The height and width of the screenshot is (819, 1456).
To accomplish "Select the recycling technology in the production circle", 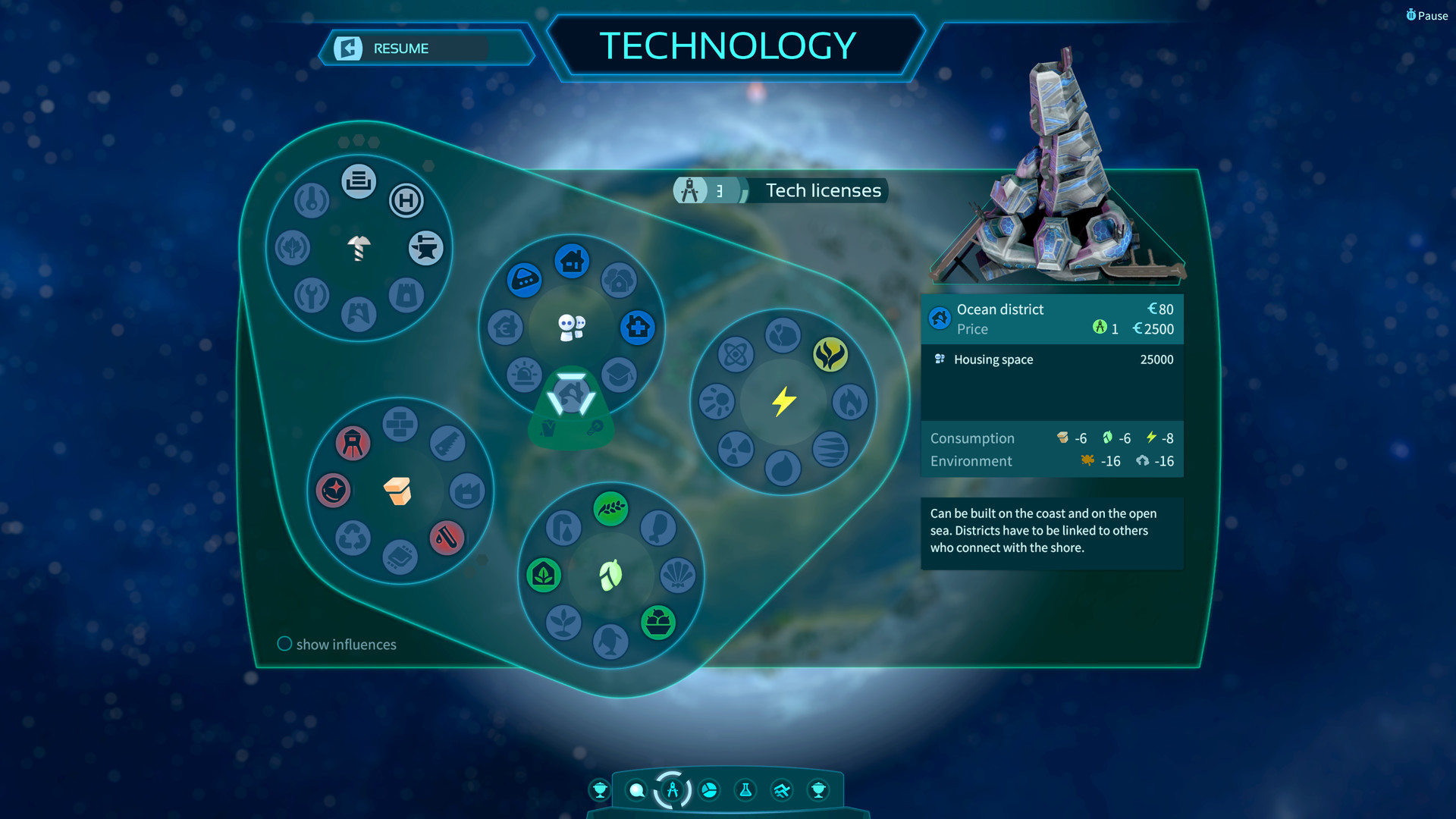I will coord(351,539).
